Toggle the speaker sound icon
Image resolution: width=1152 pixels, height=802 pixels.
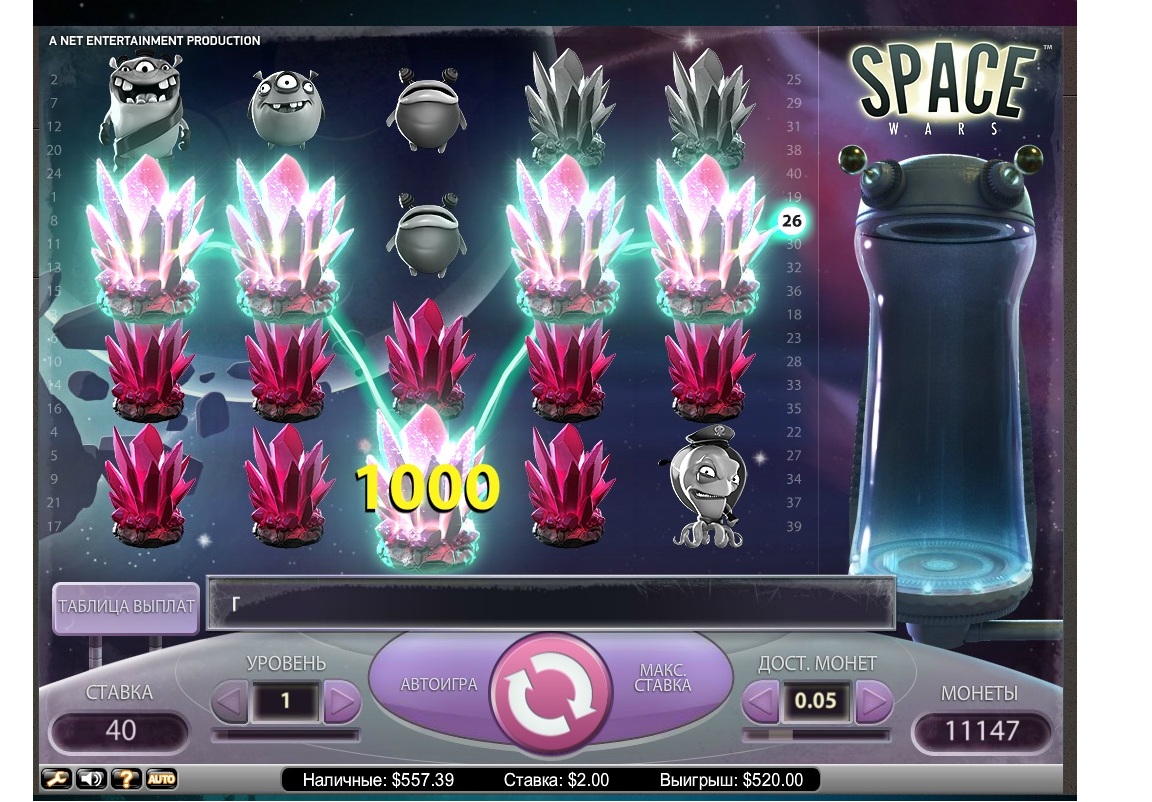pos(90,778)
